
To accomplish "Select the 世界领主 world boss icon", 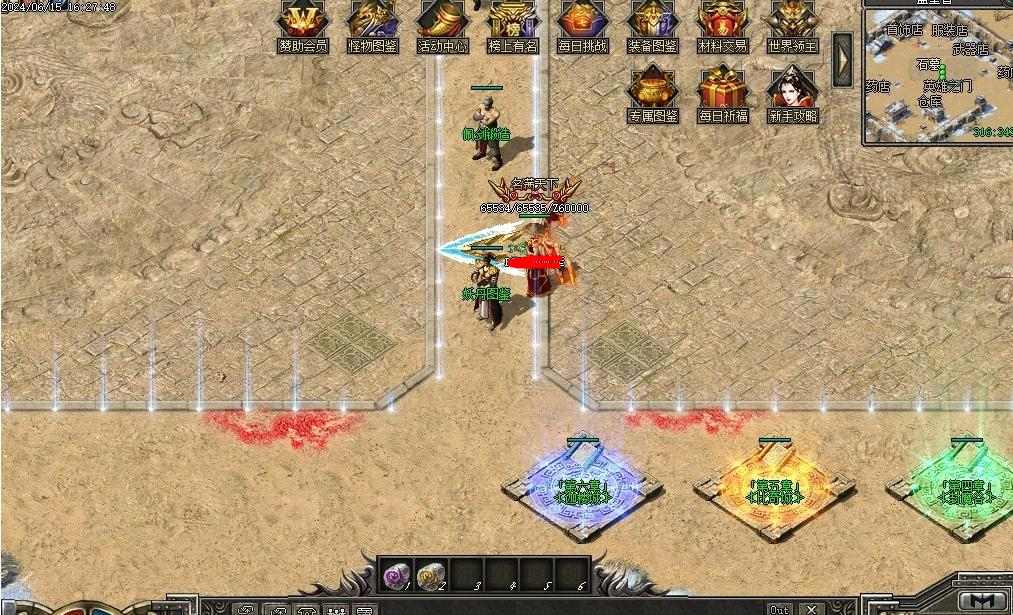I will pyautogui.click(x=792, y=20).
